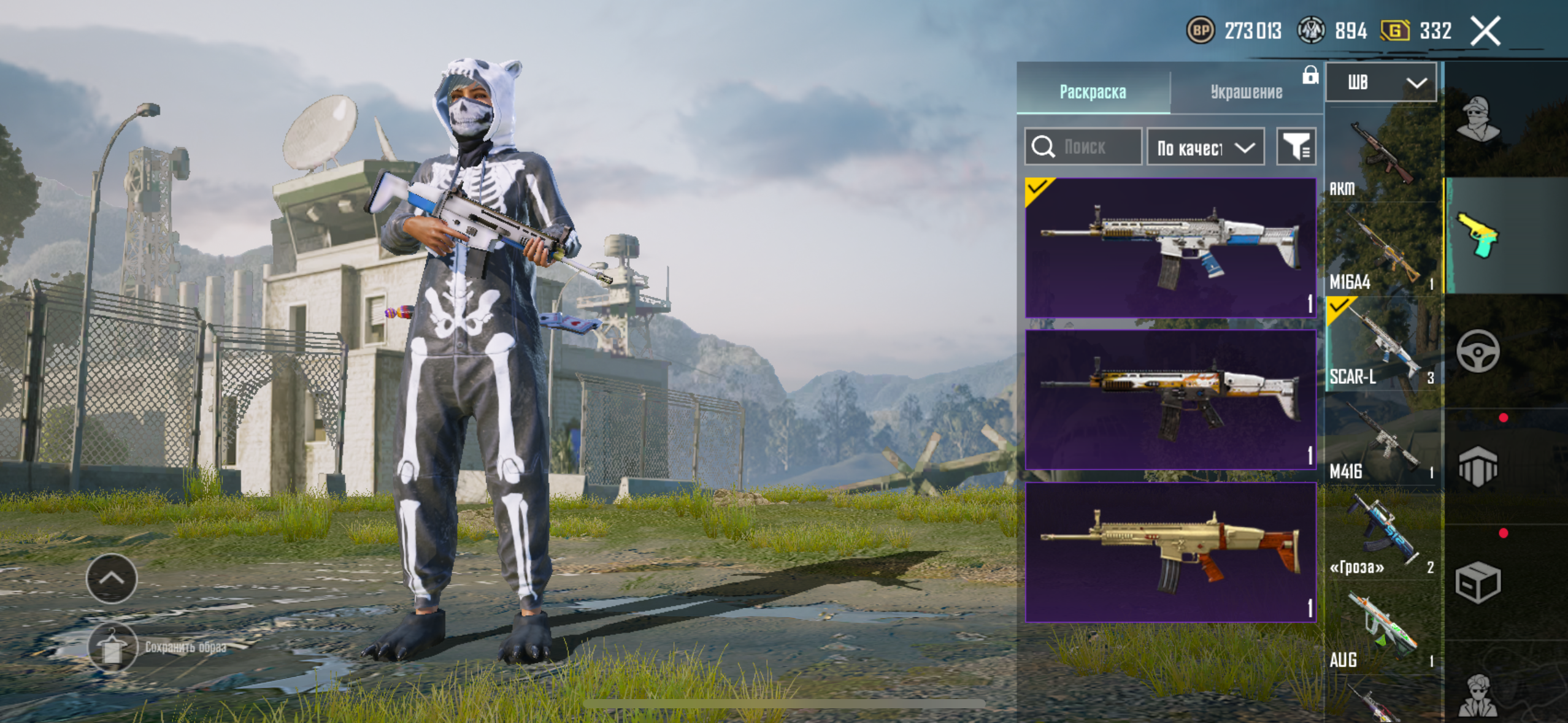Pick the golden SCAR-L skin
Image resolution: width=1568 pixels, height=723 pixels.
[x=1170, y=552]
